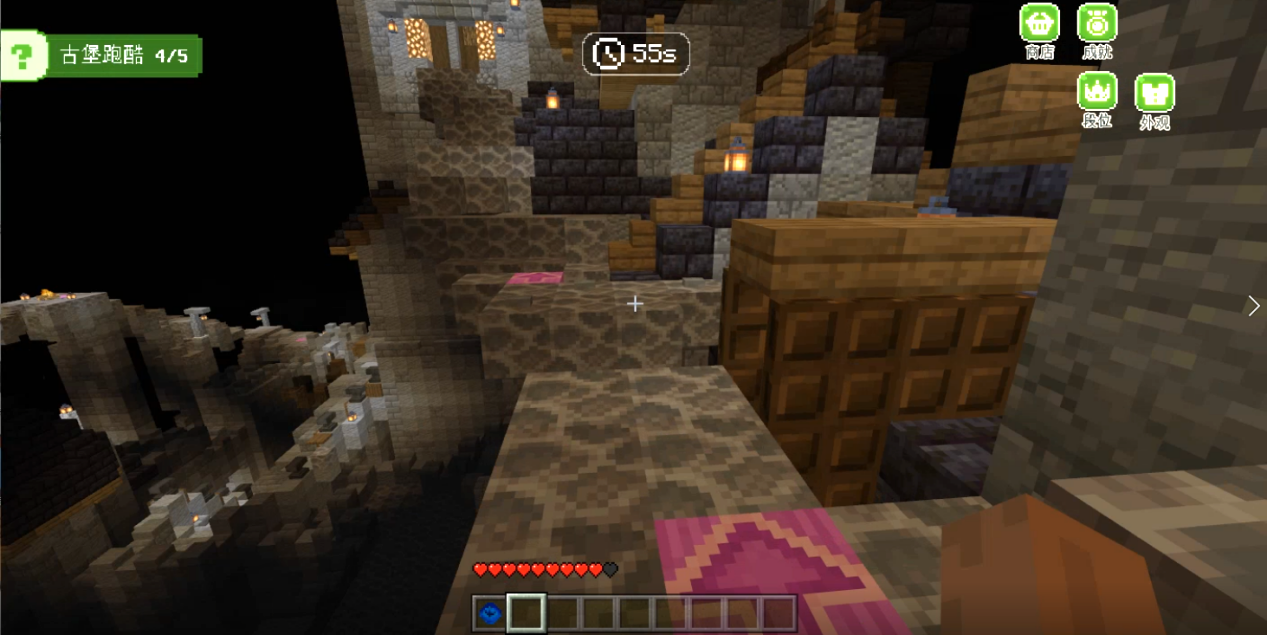1267x635 pixels.
Task: Open the 外观 appearance shirt icon
Action: [1154, 93]
